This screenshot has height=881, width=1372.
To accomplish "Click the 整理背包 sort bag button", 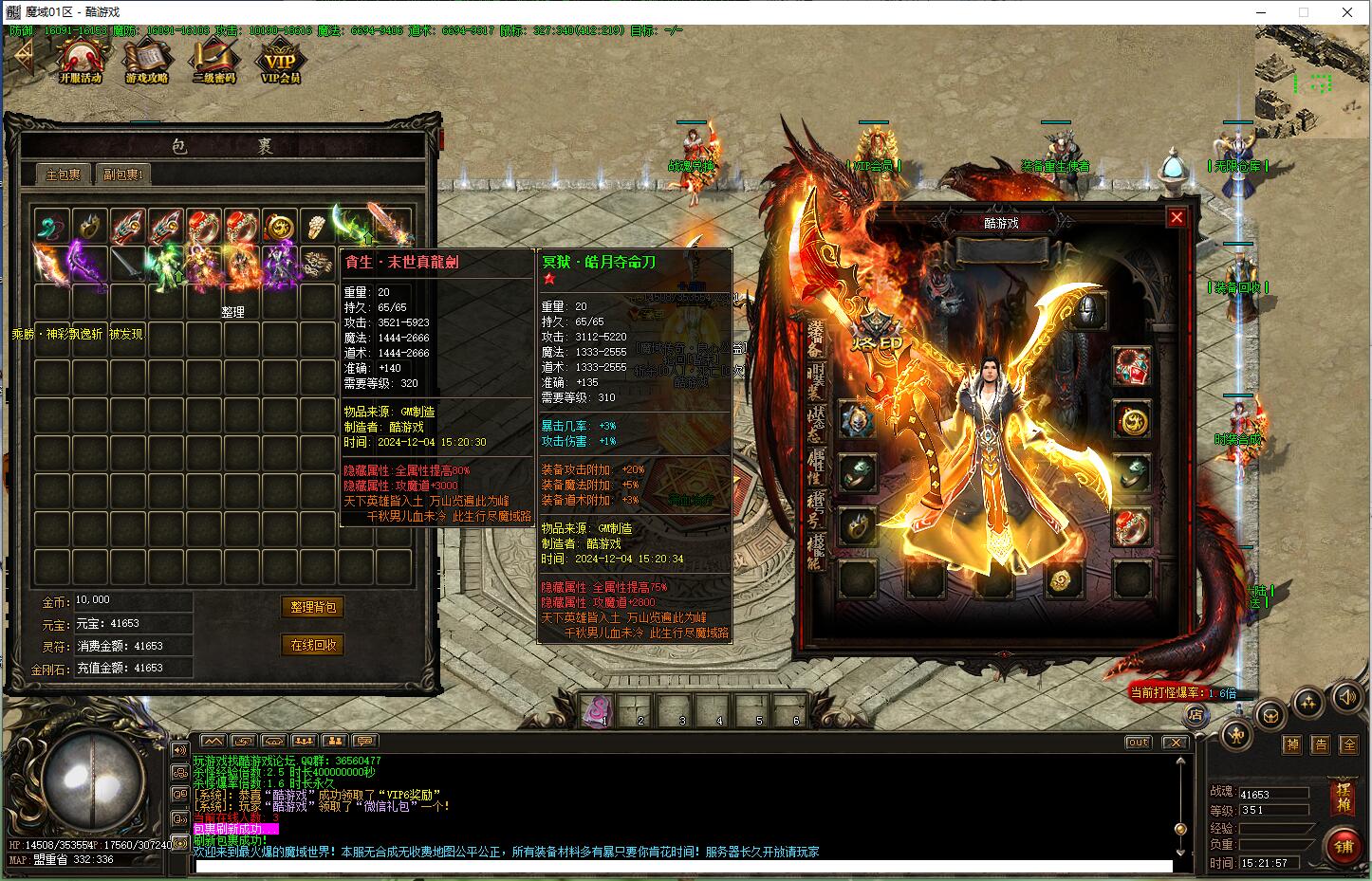I will click(x=313, y=607).
